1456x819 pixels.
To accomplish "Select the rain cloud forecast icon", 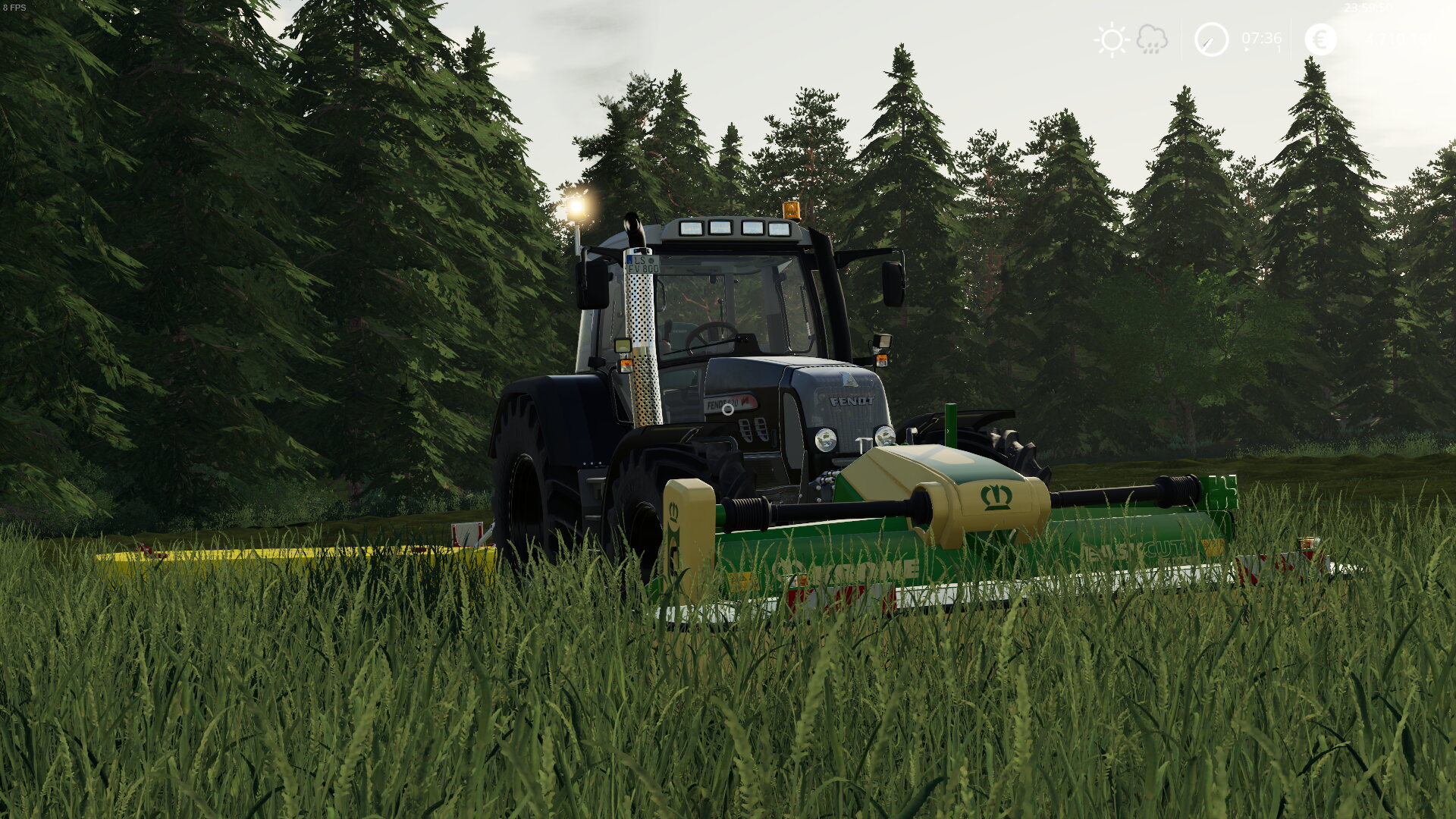I will click(1150, 39).
